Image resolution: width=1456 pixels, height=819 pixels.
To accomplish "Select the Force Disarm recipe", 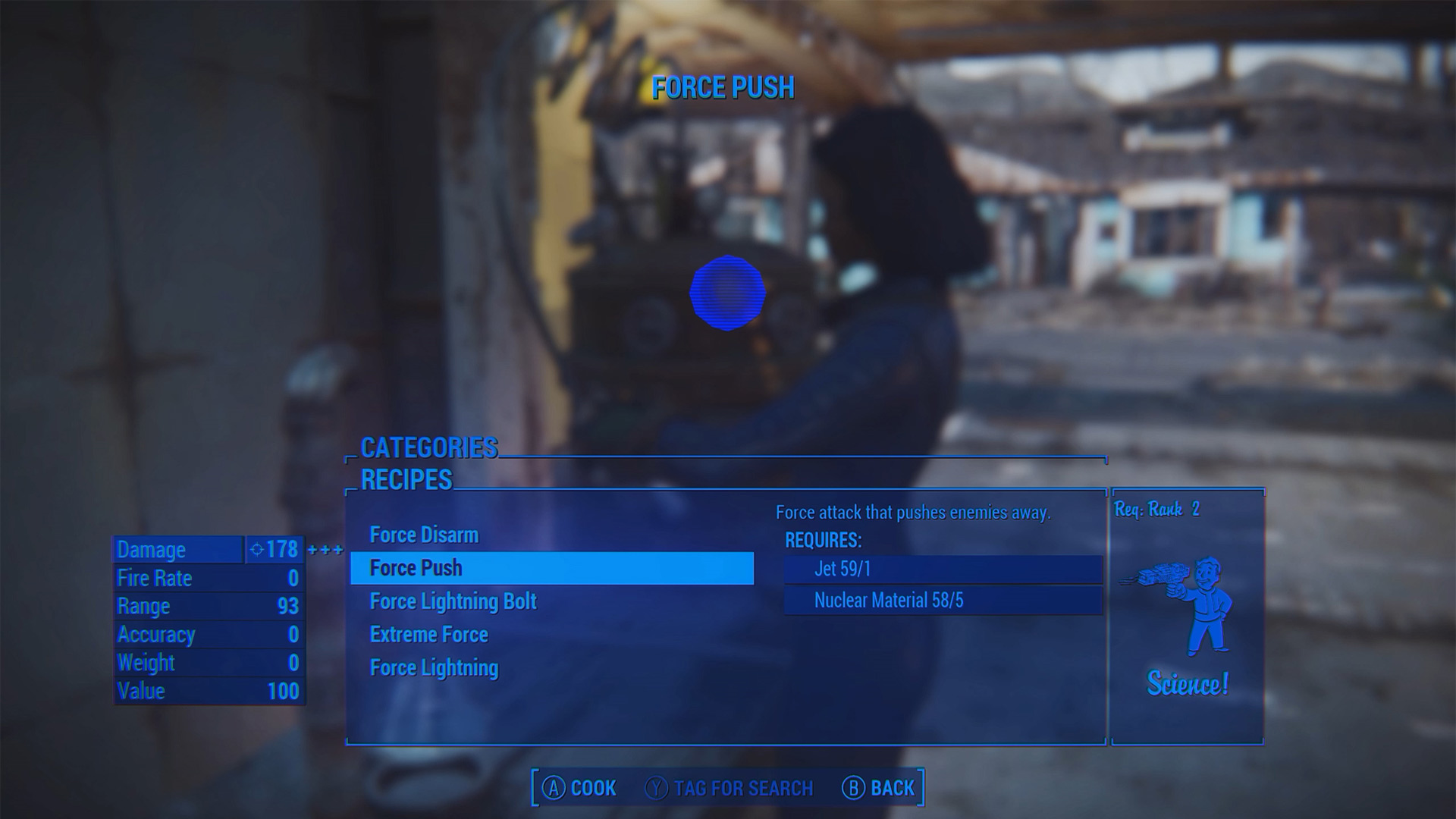I will coord(424,535).
